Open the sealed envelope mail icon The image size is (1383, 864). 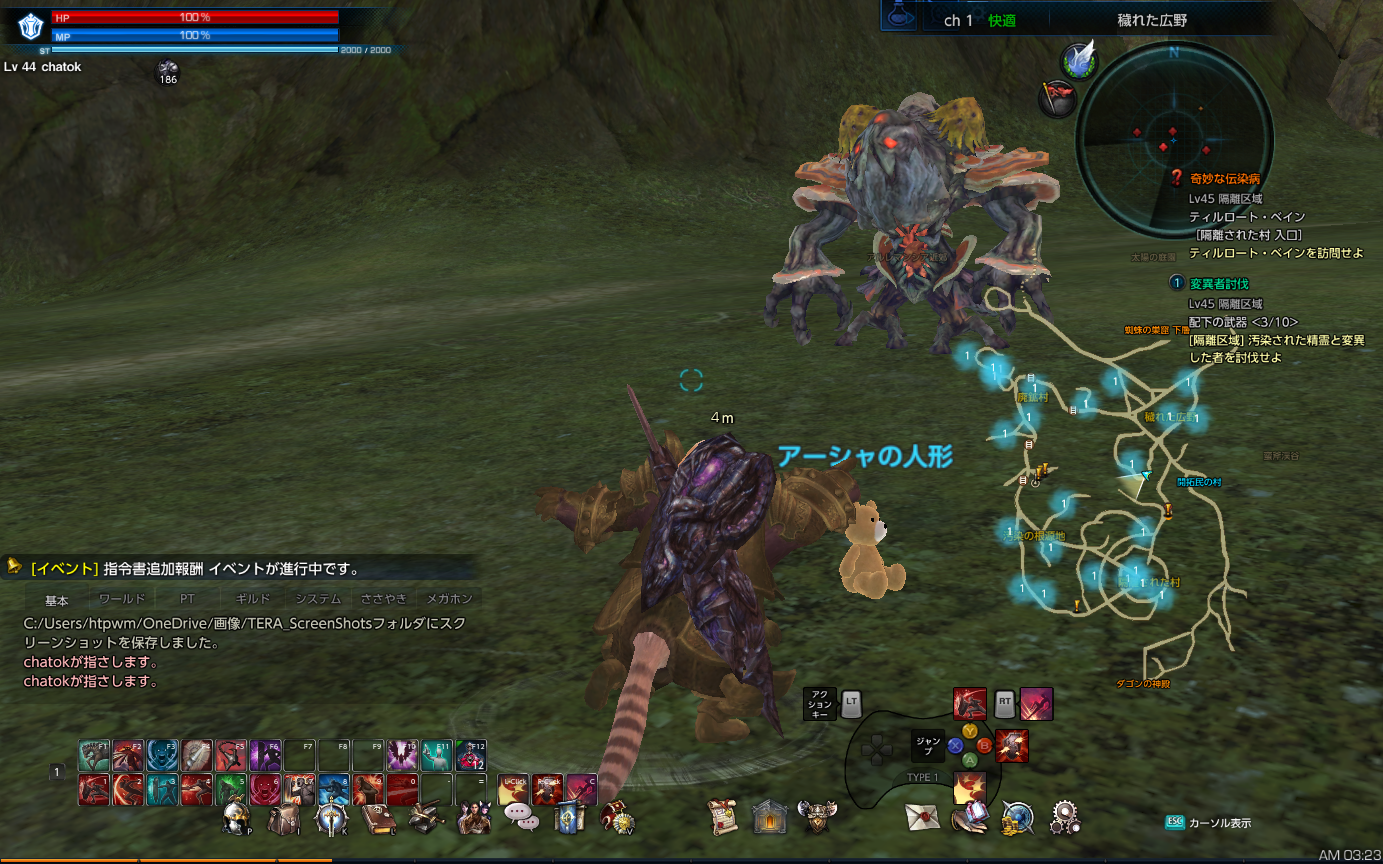pyautogui.click(x=922, y=817)
